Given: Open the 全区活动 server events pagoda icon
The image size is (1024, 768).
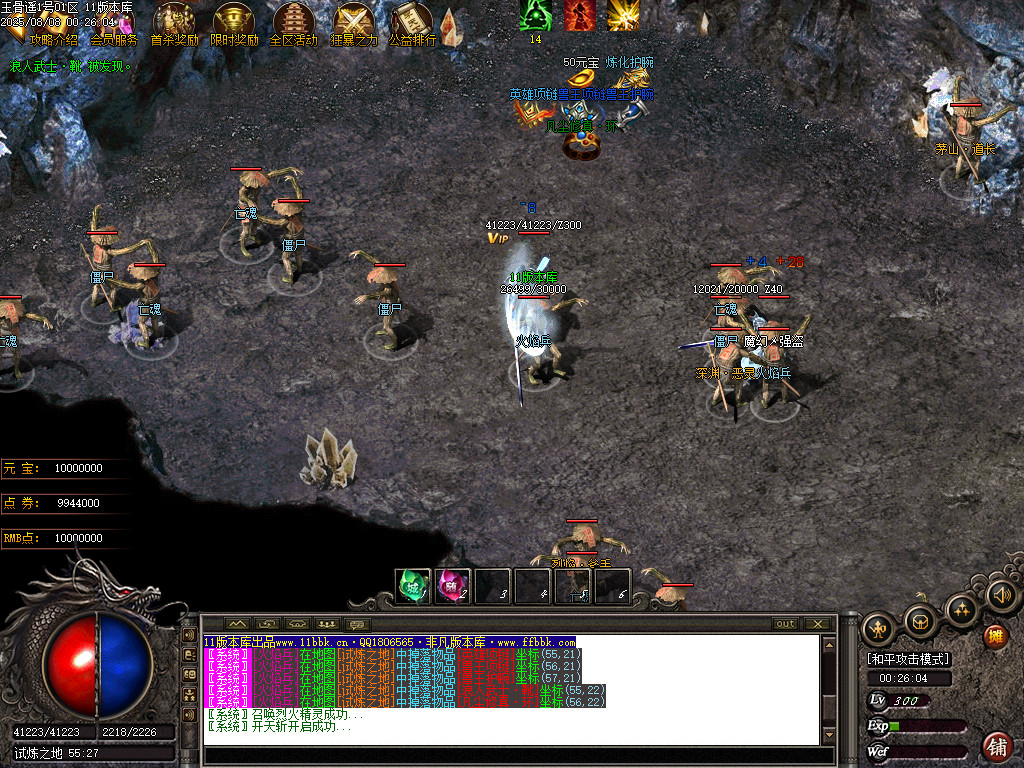Looking at the screenshot, I should (293, 24).
